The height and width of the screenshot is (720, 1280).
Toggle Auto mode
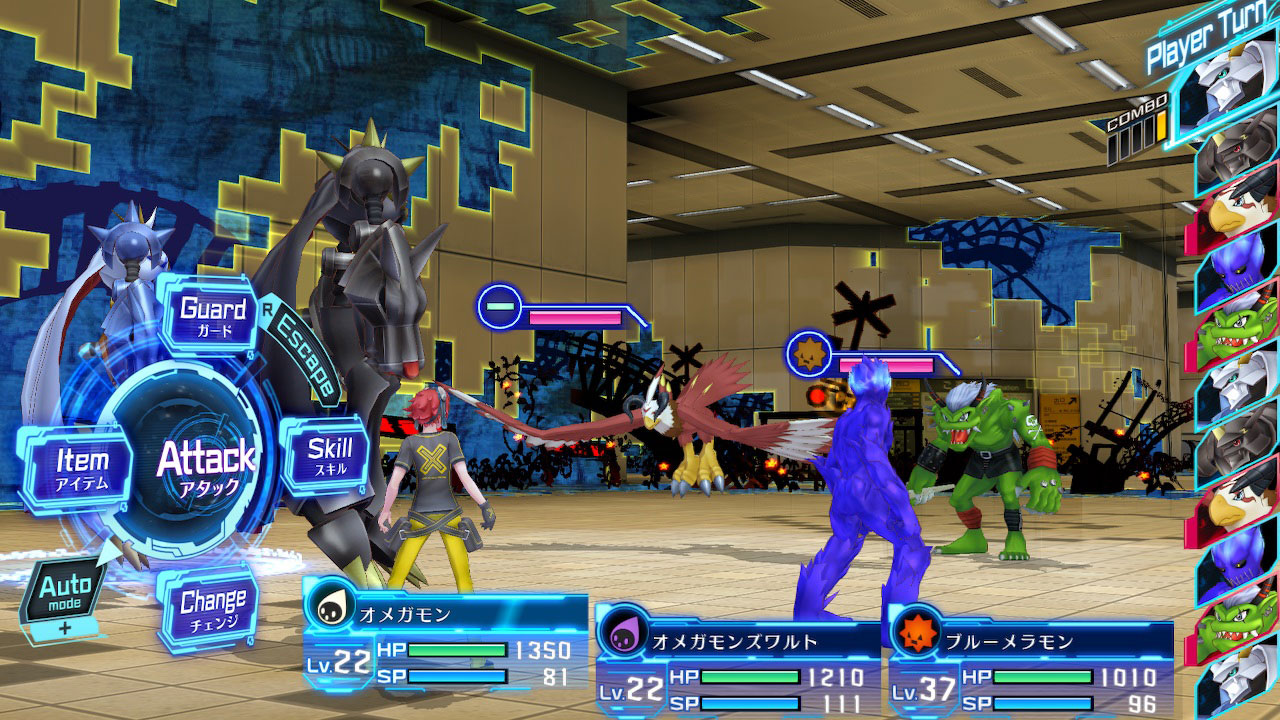click(x=65, y=591)
